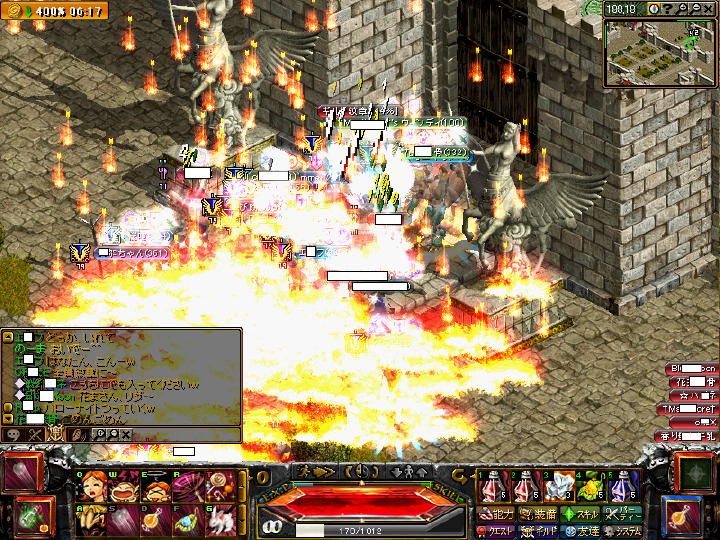This screenshot has height=540, width=720.
Task: Close the minimap with the X button
Action: coord(708,9)
